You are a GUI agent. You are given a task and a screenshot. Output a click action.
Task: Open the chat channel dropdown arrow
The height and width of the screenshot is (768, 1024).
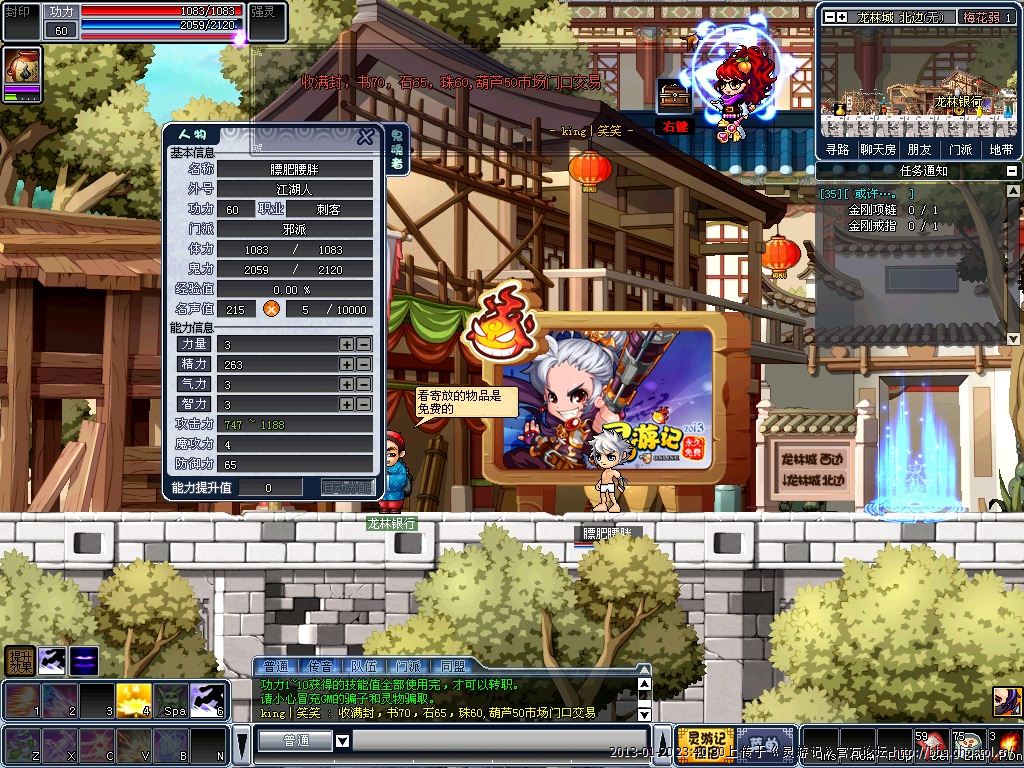coord(343,741)
